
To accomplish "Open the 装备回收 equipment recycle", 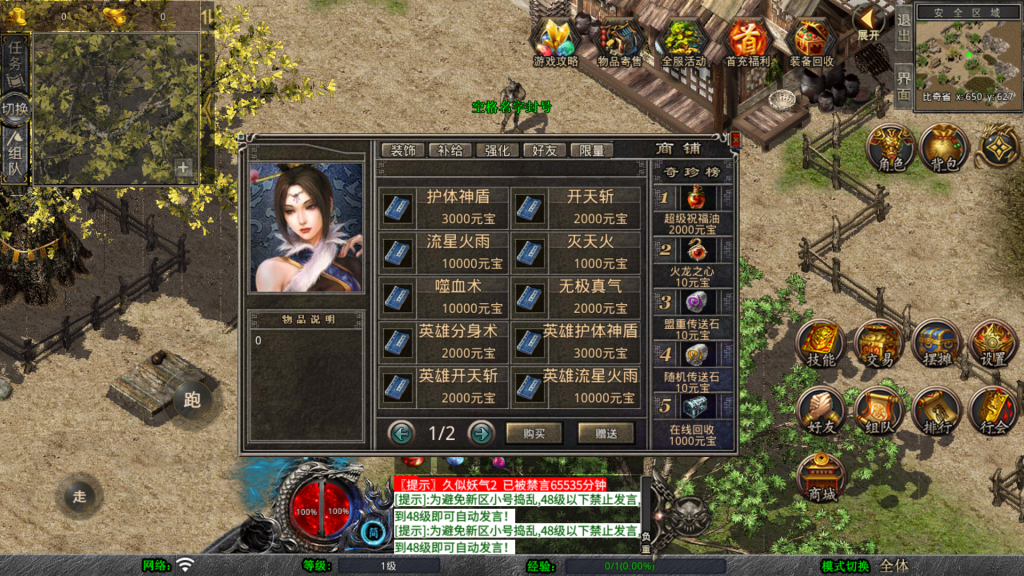I will 811,43.
